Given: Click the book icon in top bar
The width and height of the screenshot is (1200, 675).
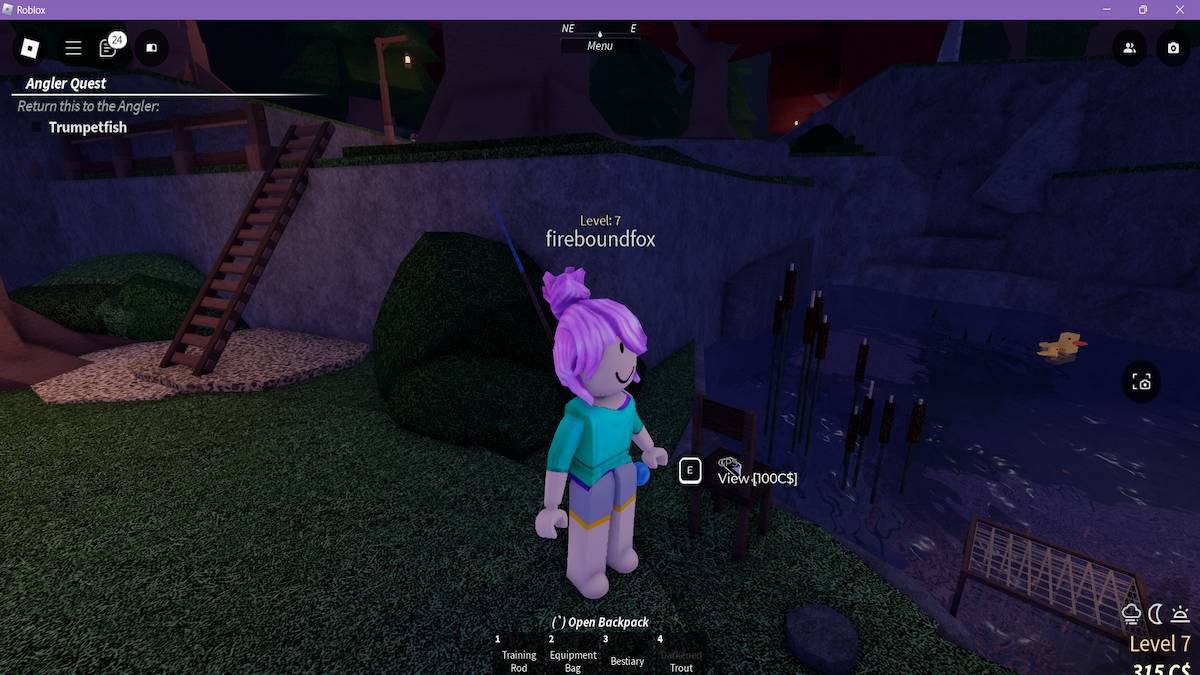Looking at the screenshot, I should pos(152,47).
